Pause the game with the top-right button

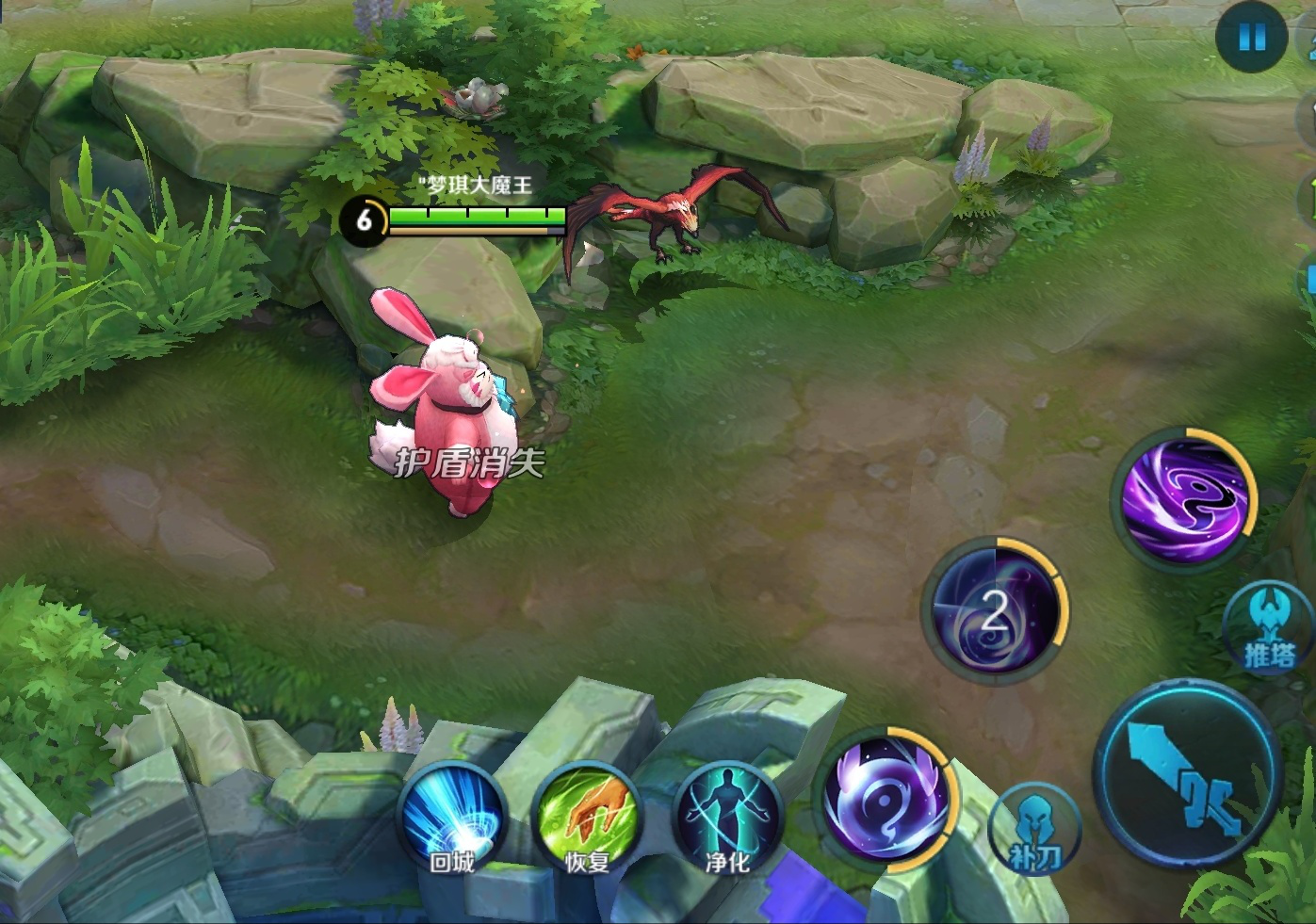coord(1251,39)
